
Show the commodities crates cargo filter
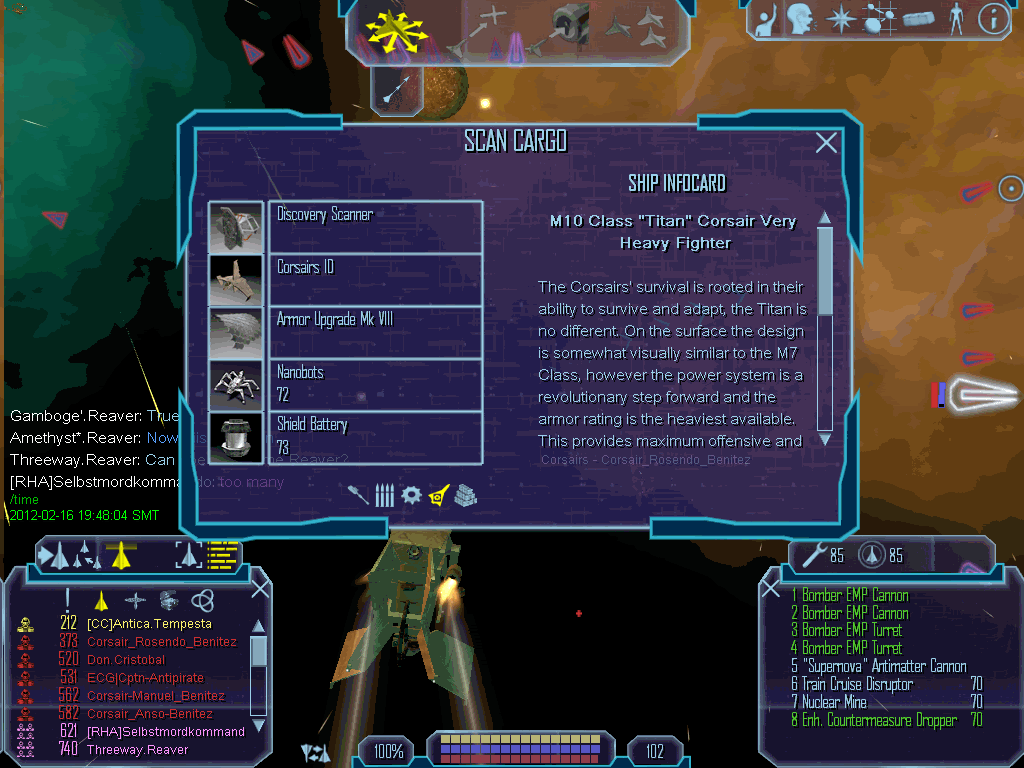click(465, 495)
